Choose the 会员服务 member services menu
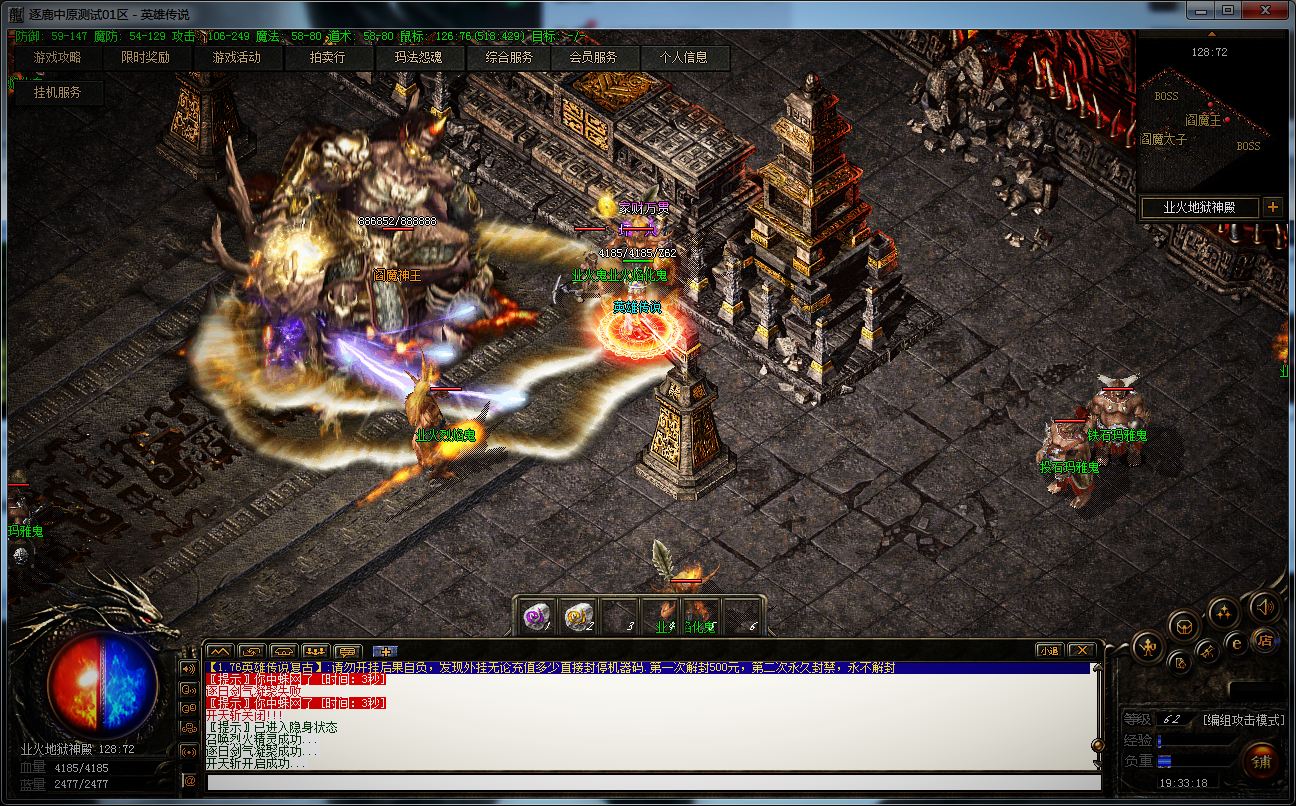Viewport: 1296px width, 806px height. tap(594, 58)
